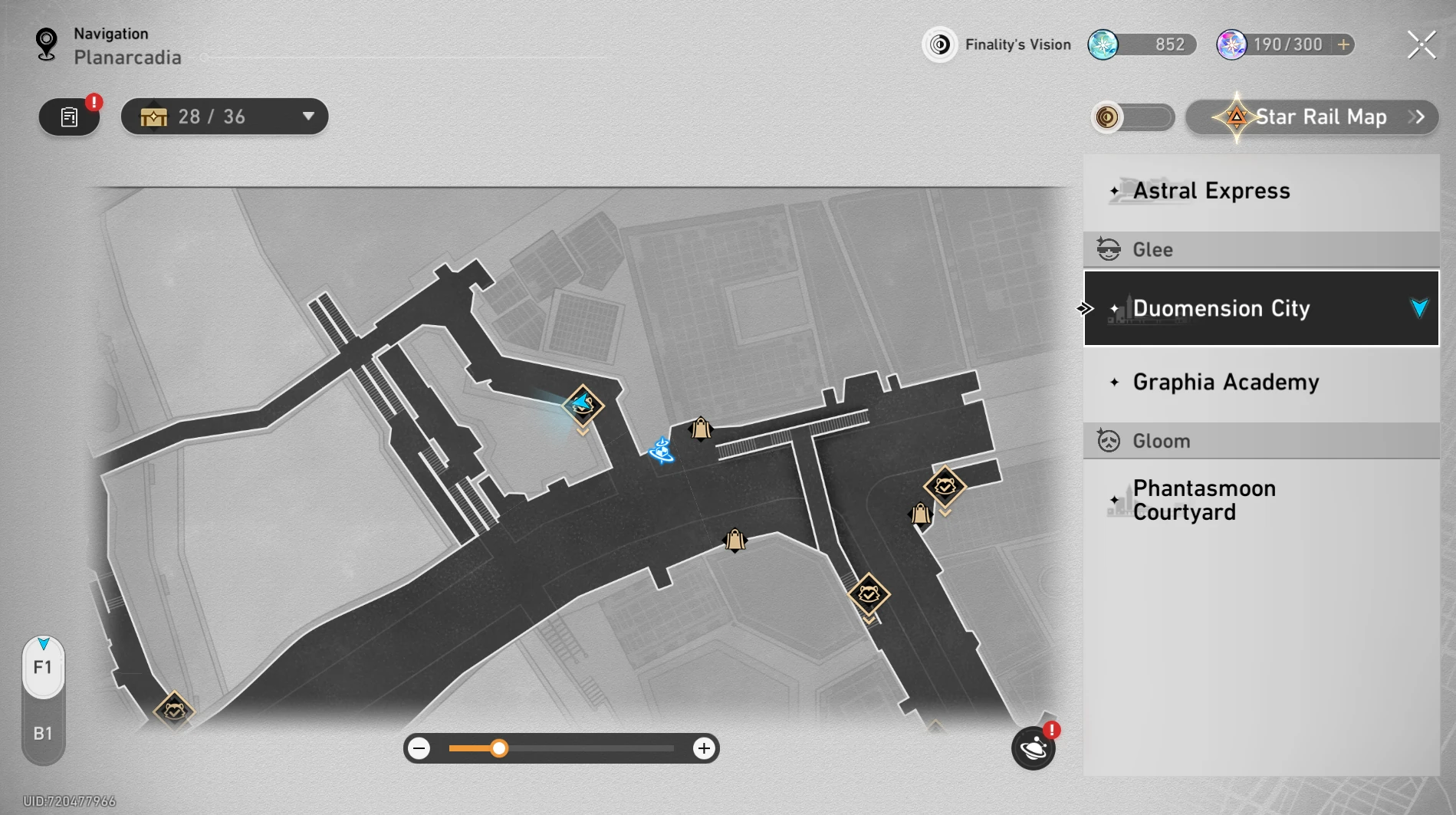
Task: Select Astral Express from the location list
Action: point(1260,191)
